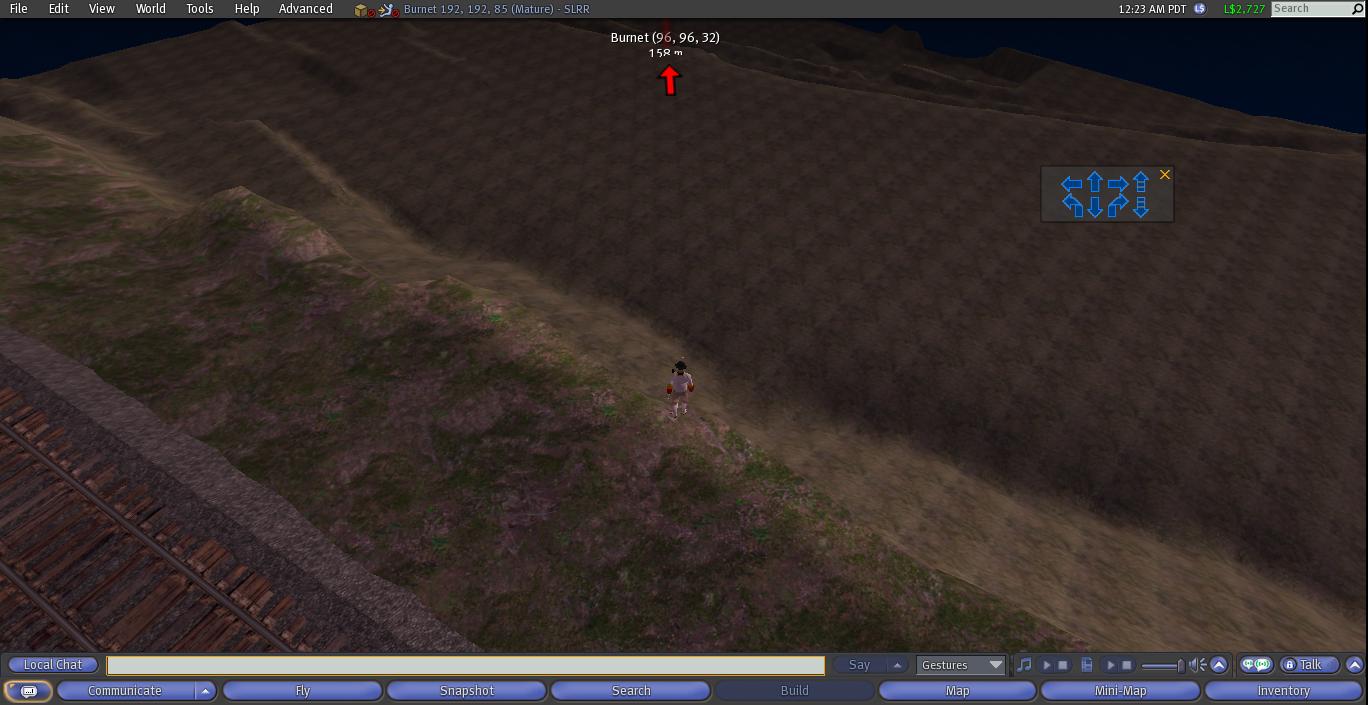Open the World menu
1368x705 pixels.
[150, 9]
